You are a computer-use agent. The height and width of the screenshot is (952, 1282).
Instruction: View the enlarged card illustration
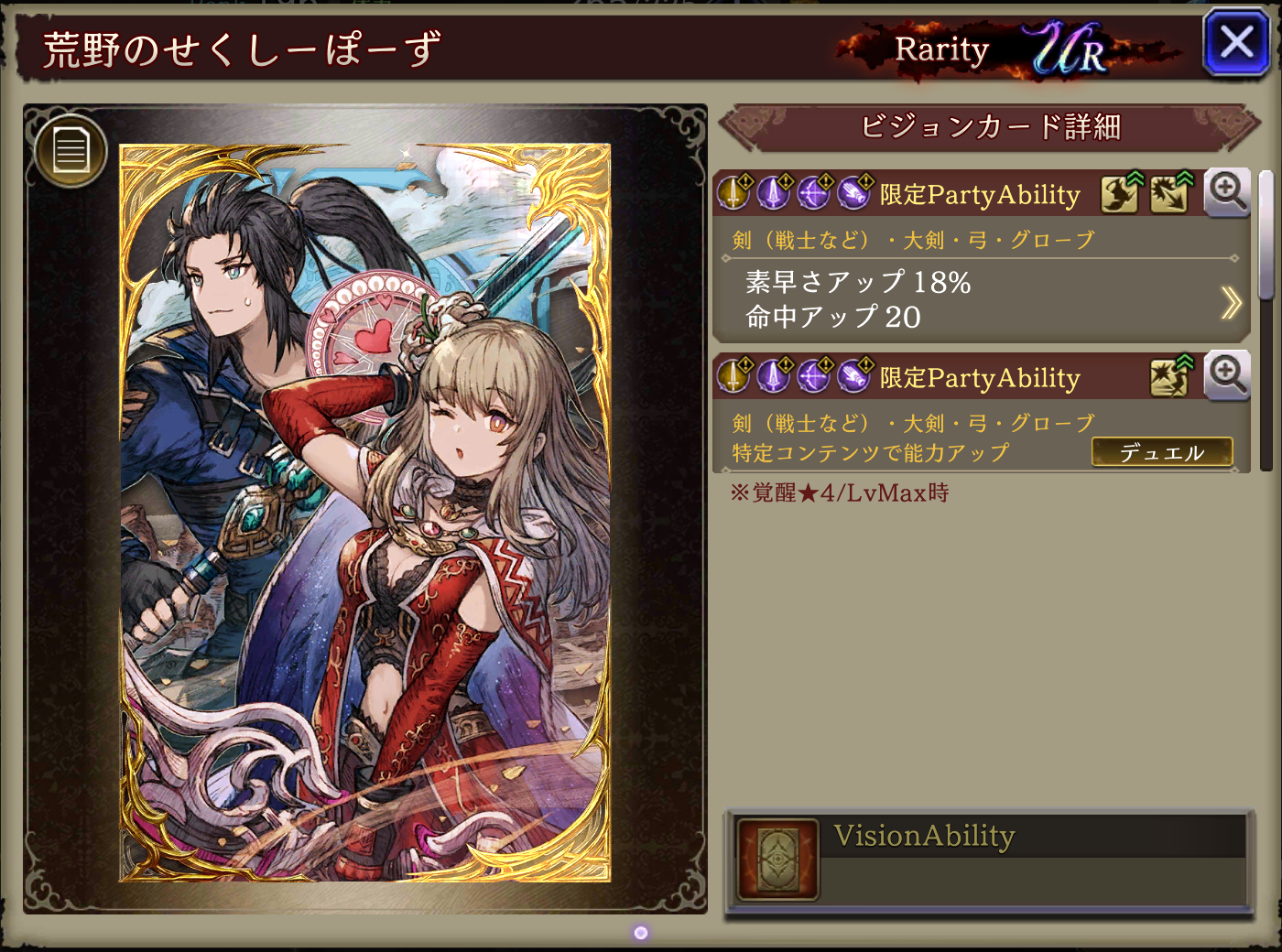point(364,513)
